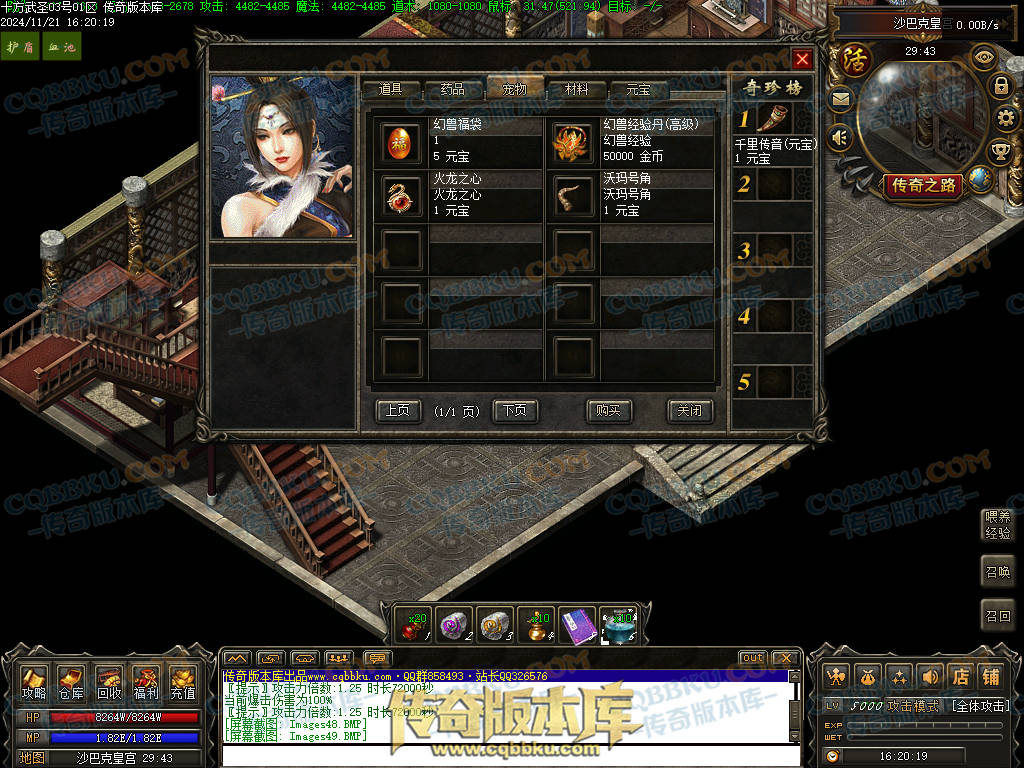Click the 上页 previous page button
Image resolution: width=1024 pixels, height=768 pixels.
coord(397,410)
